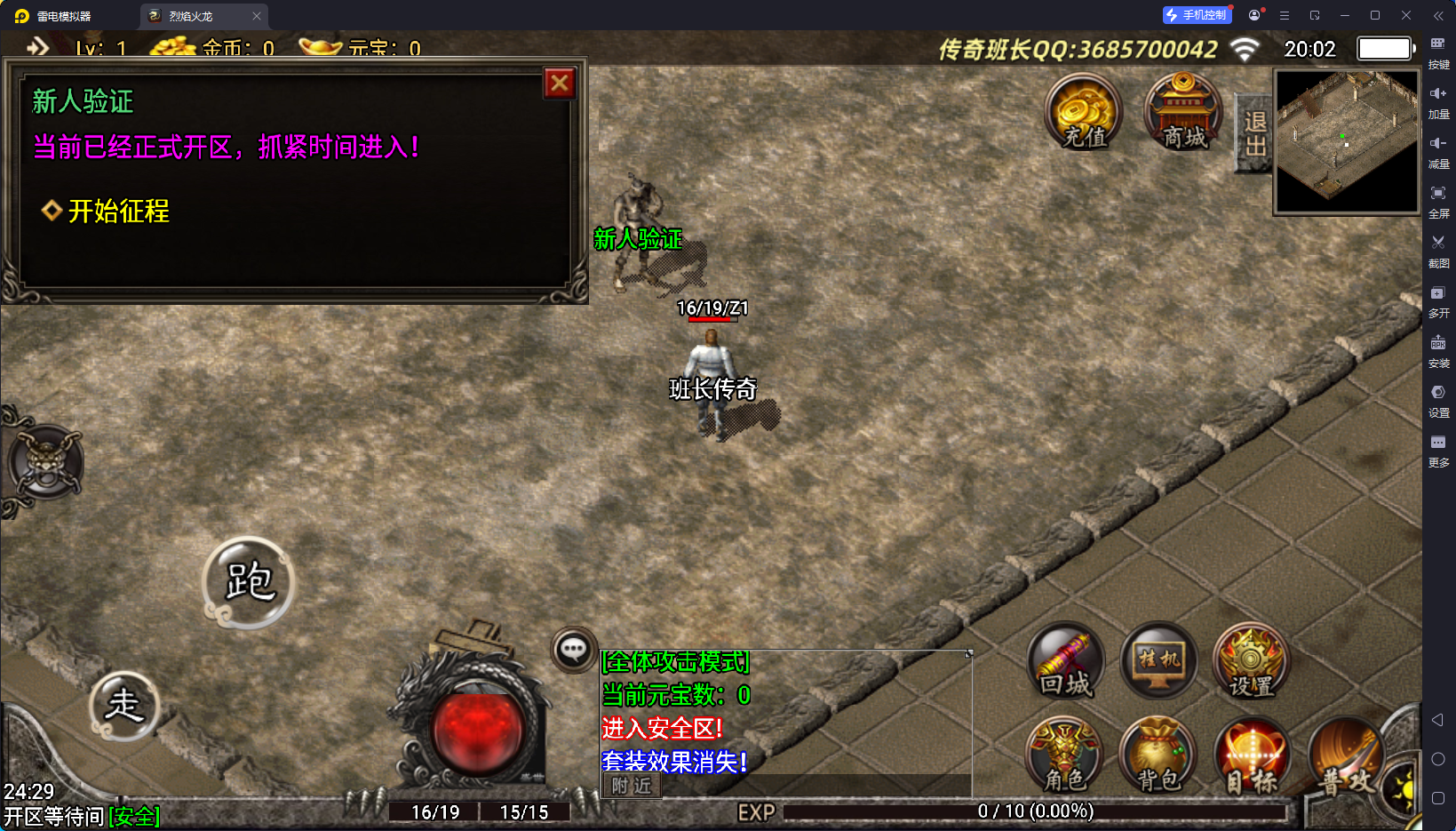The image size is (1456, 831).
Task: Activate the 回城 return-to-town icon
Action: (x=1066, y=661)
